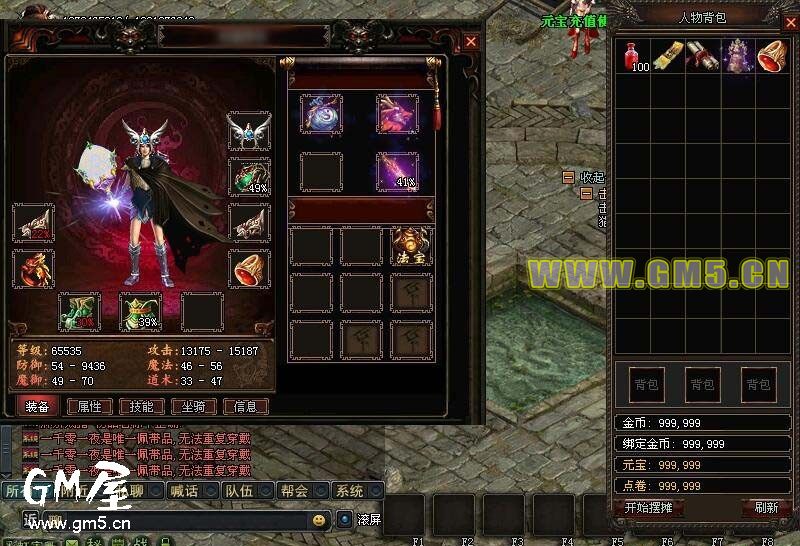
Task: Click the 开始摆摊 start stall button
Action: pyautogui.click(x=648, y=507)
